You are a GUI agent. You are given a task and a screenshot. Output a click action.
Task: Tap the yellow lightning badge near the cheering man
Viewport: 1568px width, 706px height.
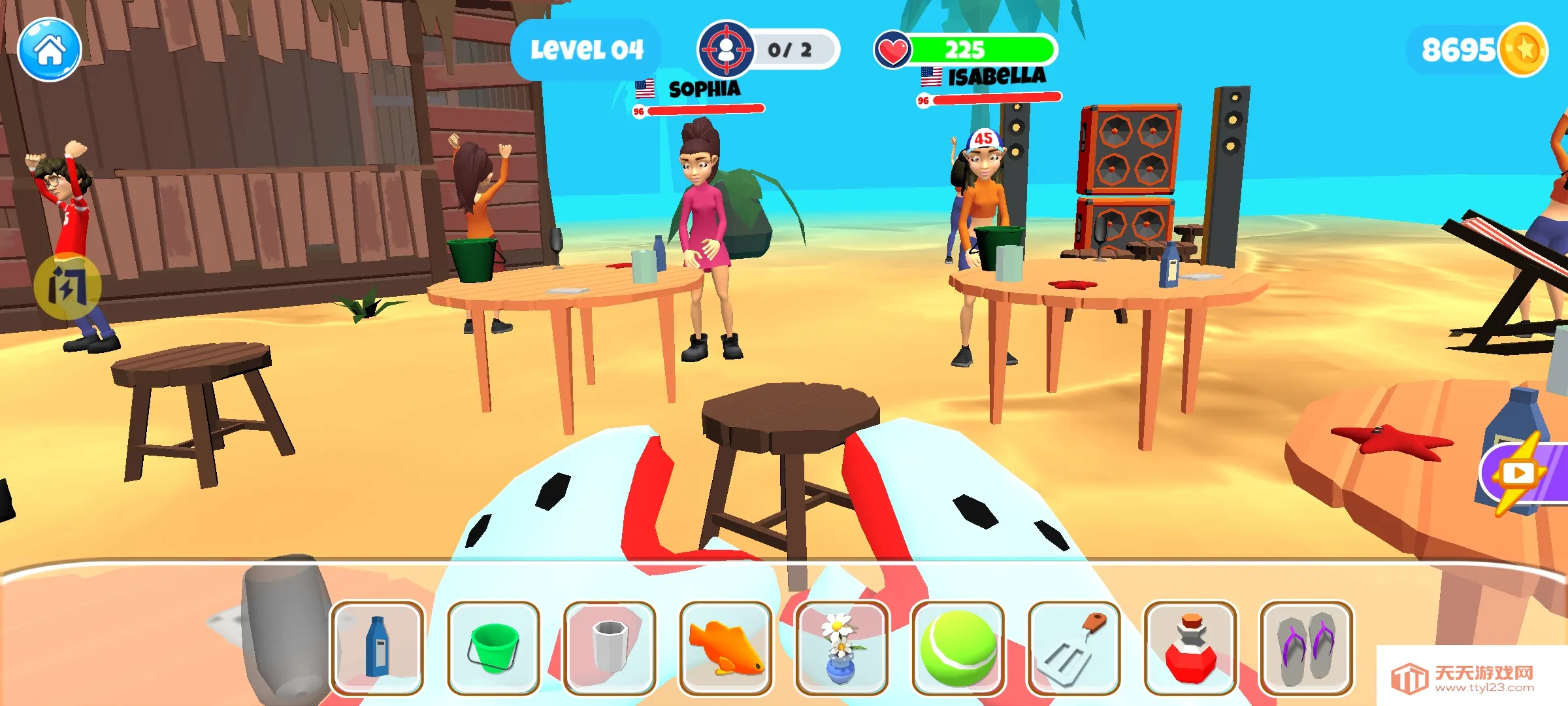(67, 288)
